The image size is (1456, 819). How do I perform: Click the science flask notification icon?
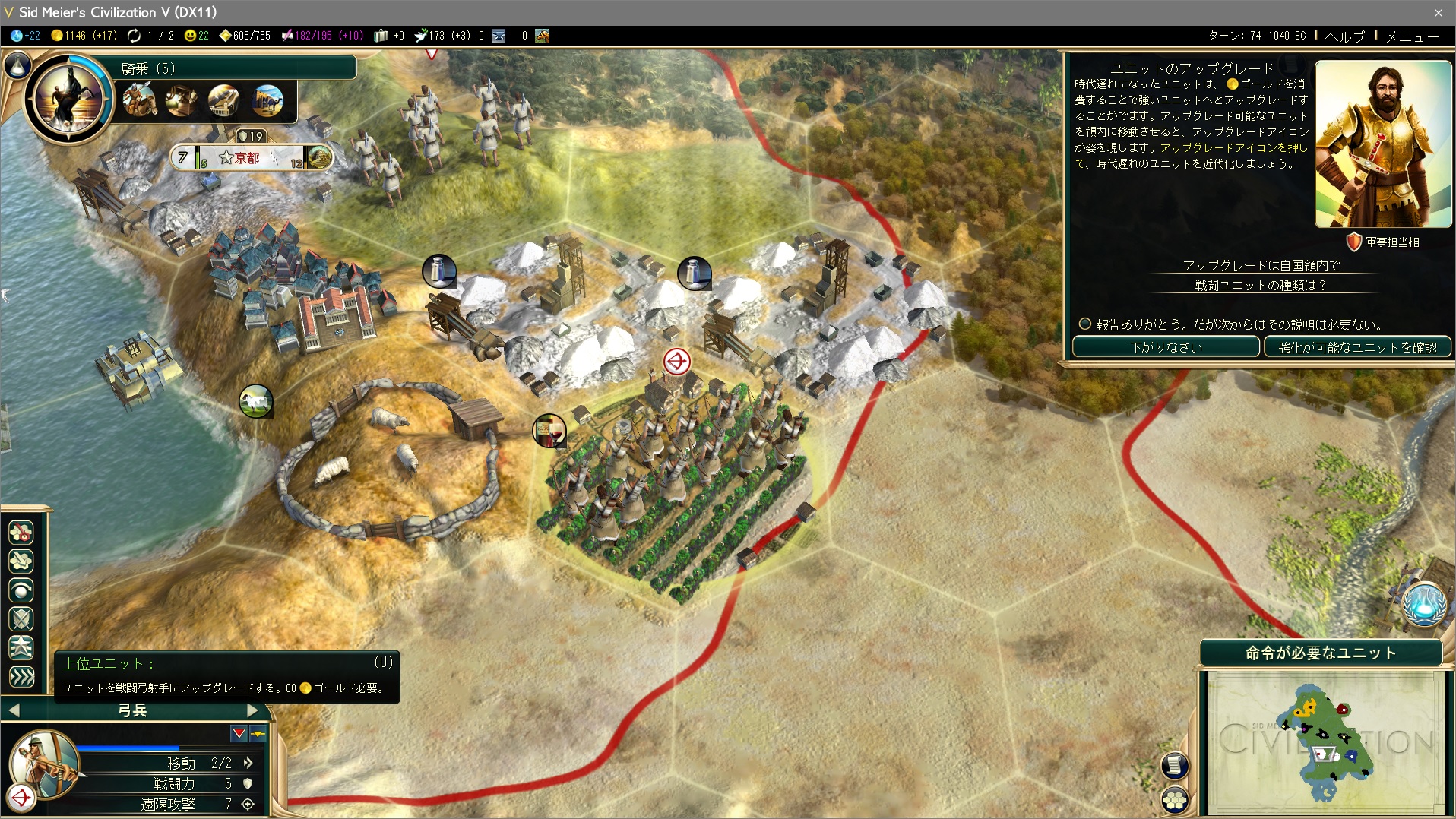1423,606
